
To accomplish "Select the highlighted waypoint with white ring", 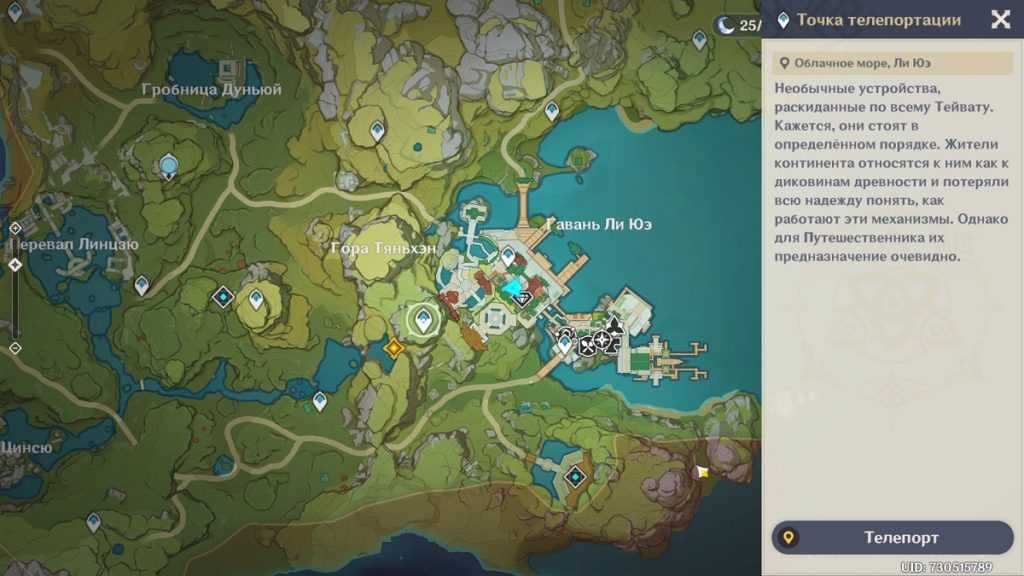I will (x=424, y=320).
